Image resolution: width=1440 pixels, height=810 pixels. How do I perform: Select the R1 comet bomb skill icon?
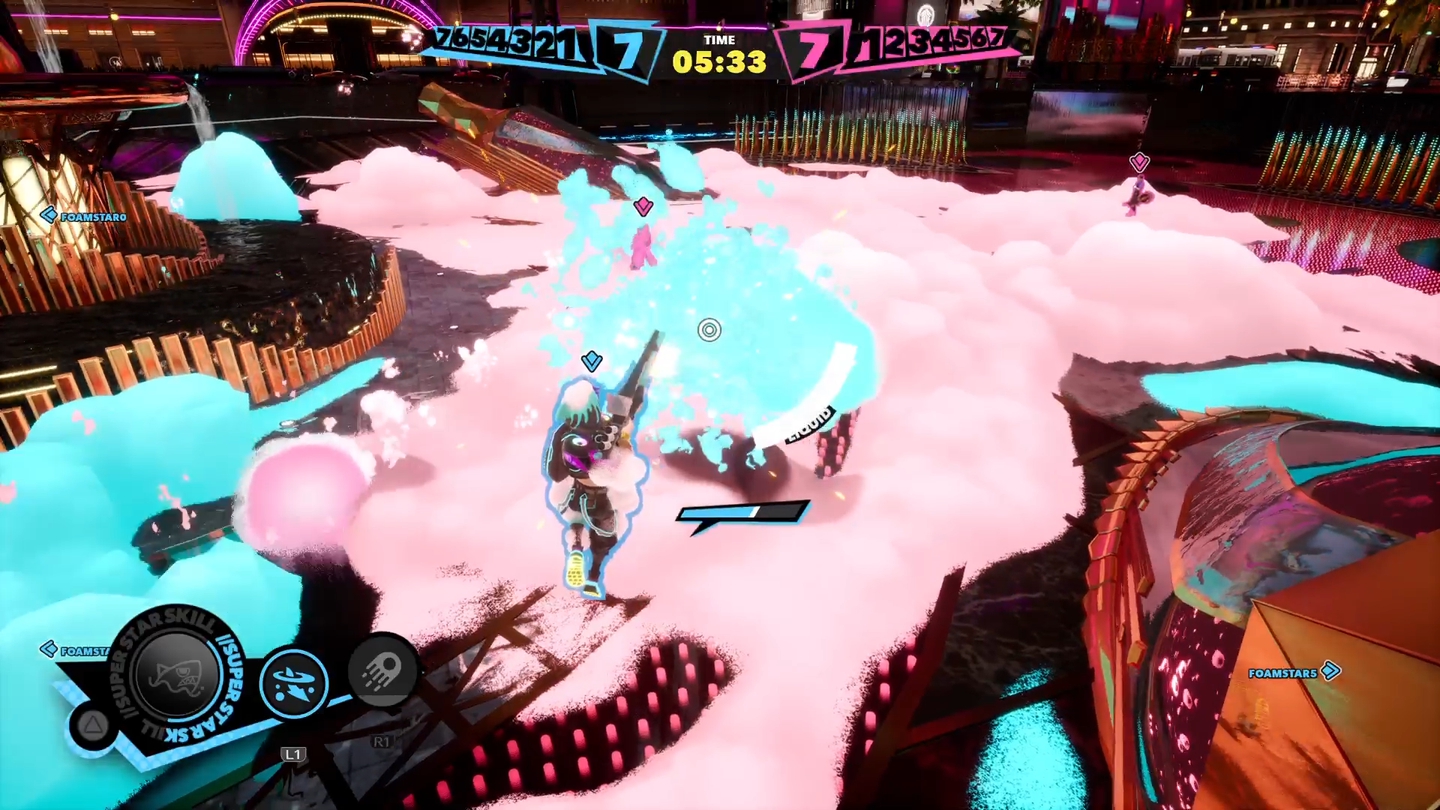click(x=383, y=670)
